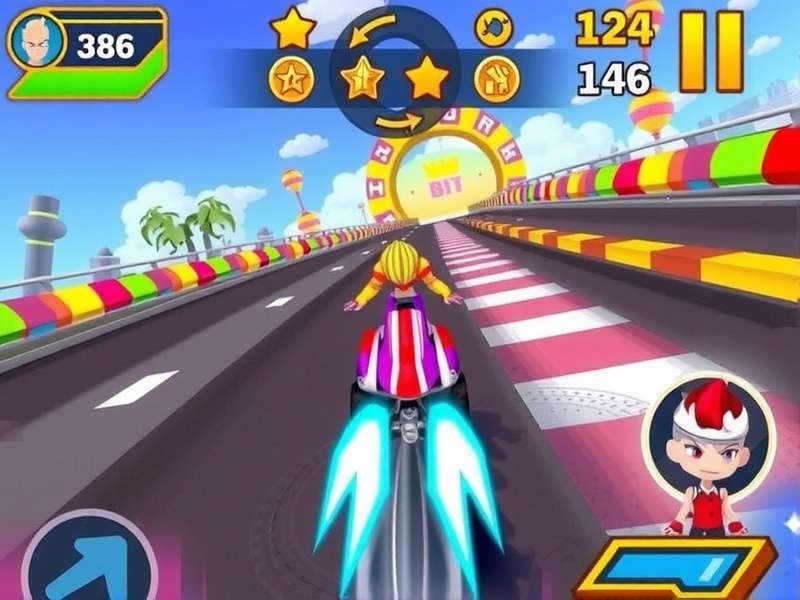This screenshot has width=800, height=600.
Task: Click the tools coin icon
Action: [x=495, y=78]
